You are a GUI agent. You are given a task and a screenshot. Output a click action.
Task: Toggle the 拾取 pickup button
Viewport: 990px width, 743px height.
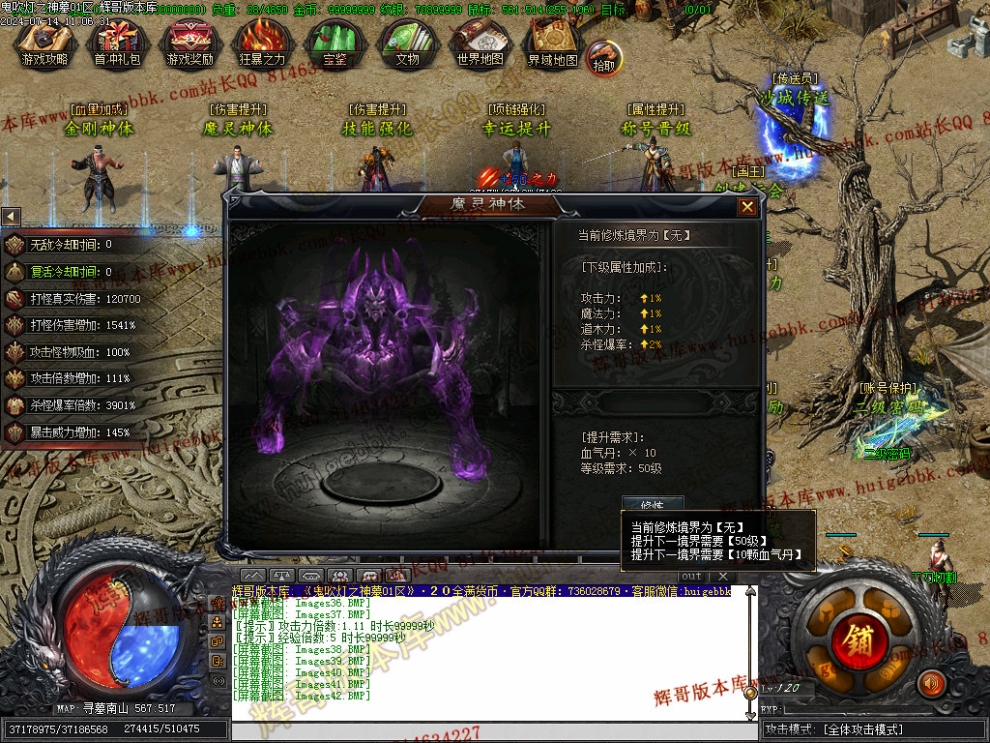click(604, 59)
